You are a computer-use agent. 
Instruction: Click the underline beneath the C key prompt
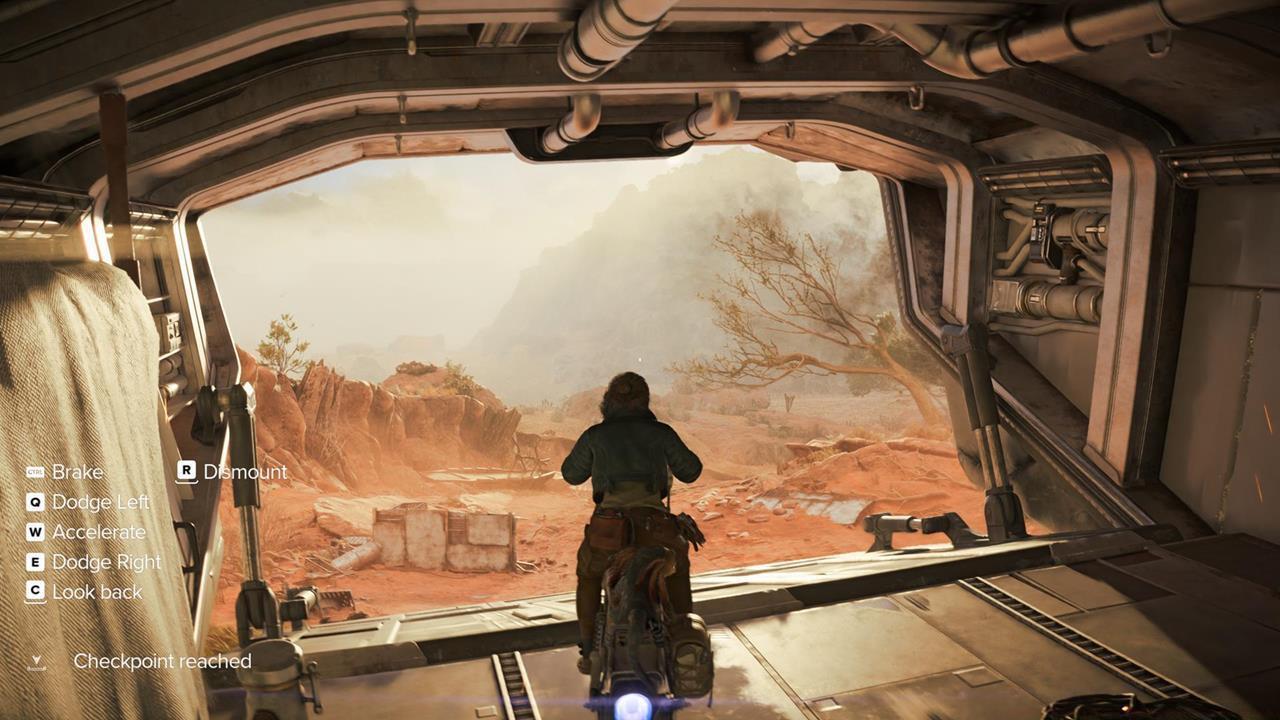33,602
